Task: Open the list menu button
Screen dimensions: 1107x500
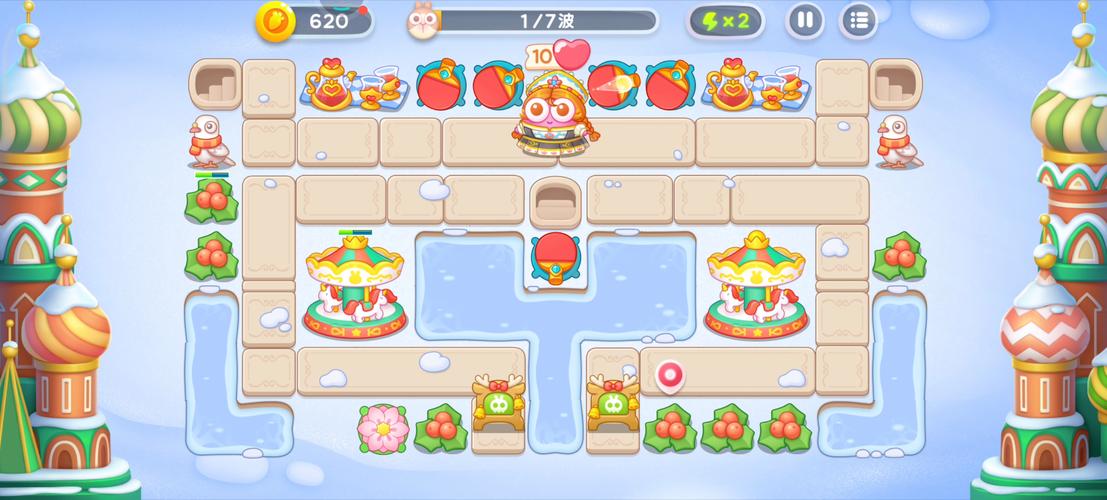Action: [858, 20]
